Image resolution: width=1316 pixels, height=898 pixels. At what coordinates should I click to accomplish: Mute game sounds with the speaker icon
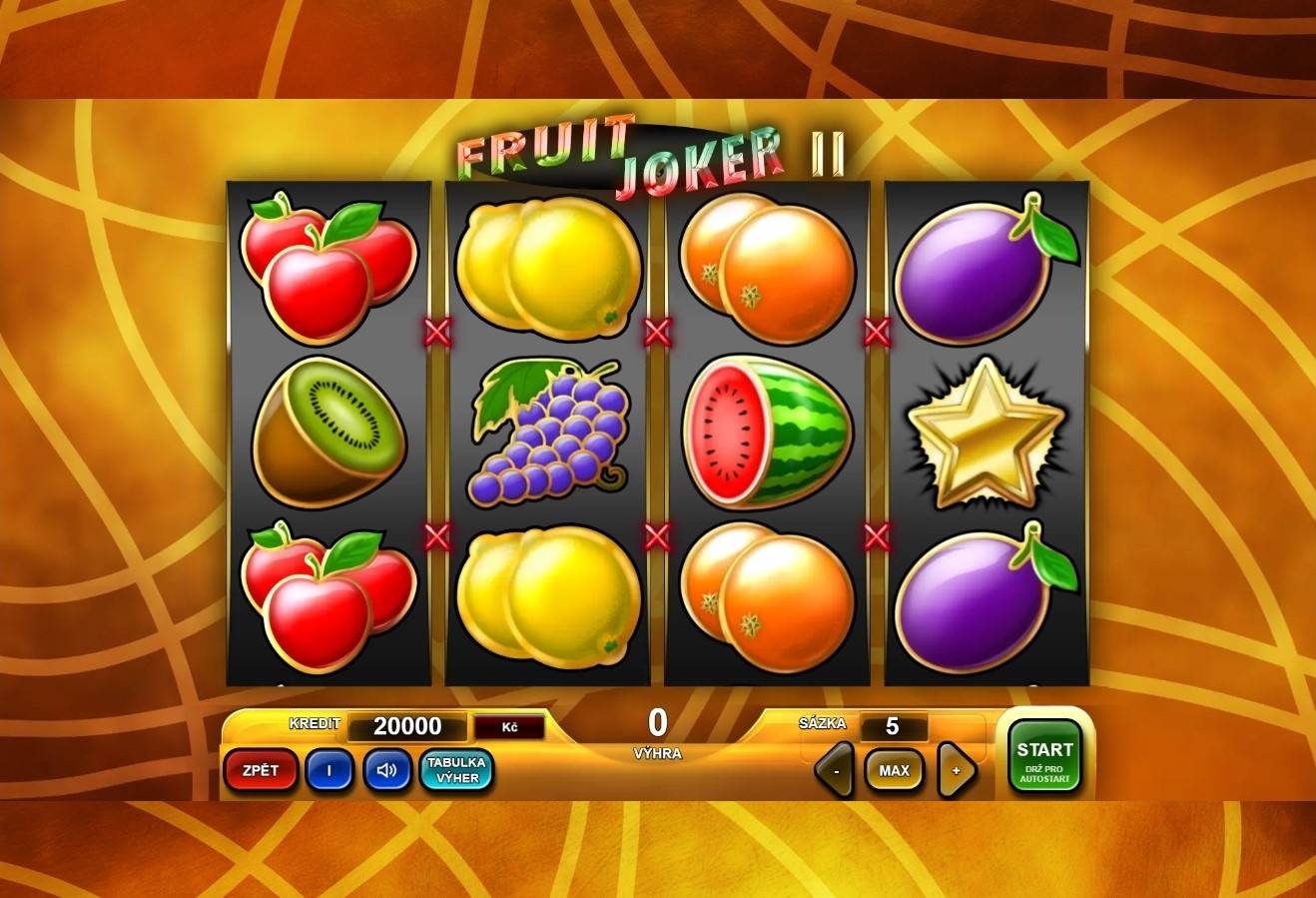coord(387,769)
